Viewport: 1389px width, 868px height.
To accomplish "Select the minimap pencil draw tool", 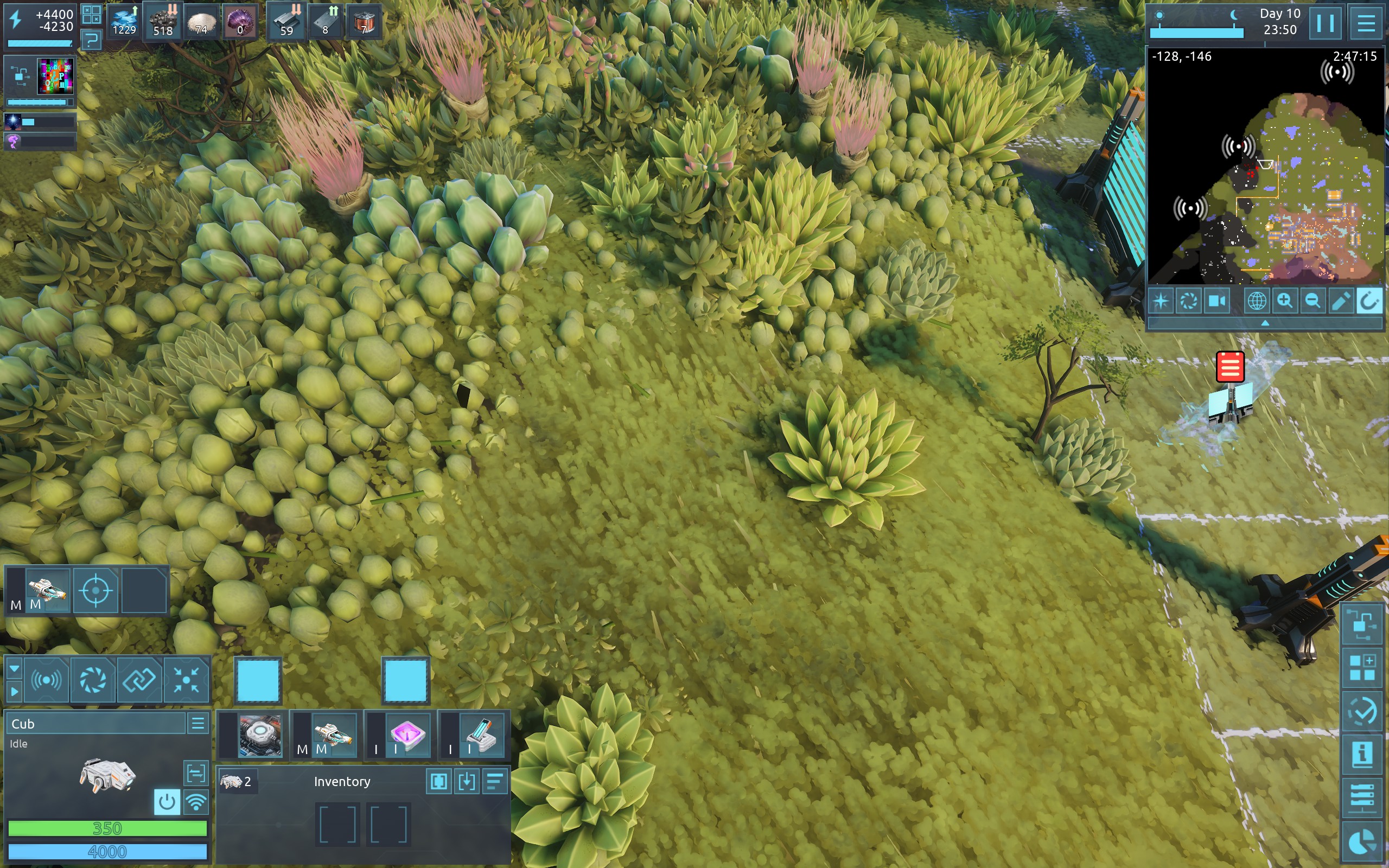I will pos(1340,301).
